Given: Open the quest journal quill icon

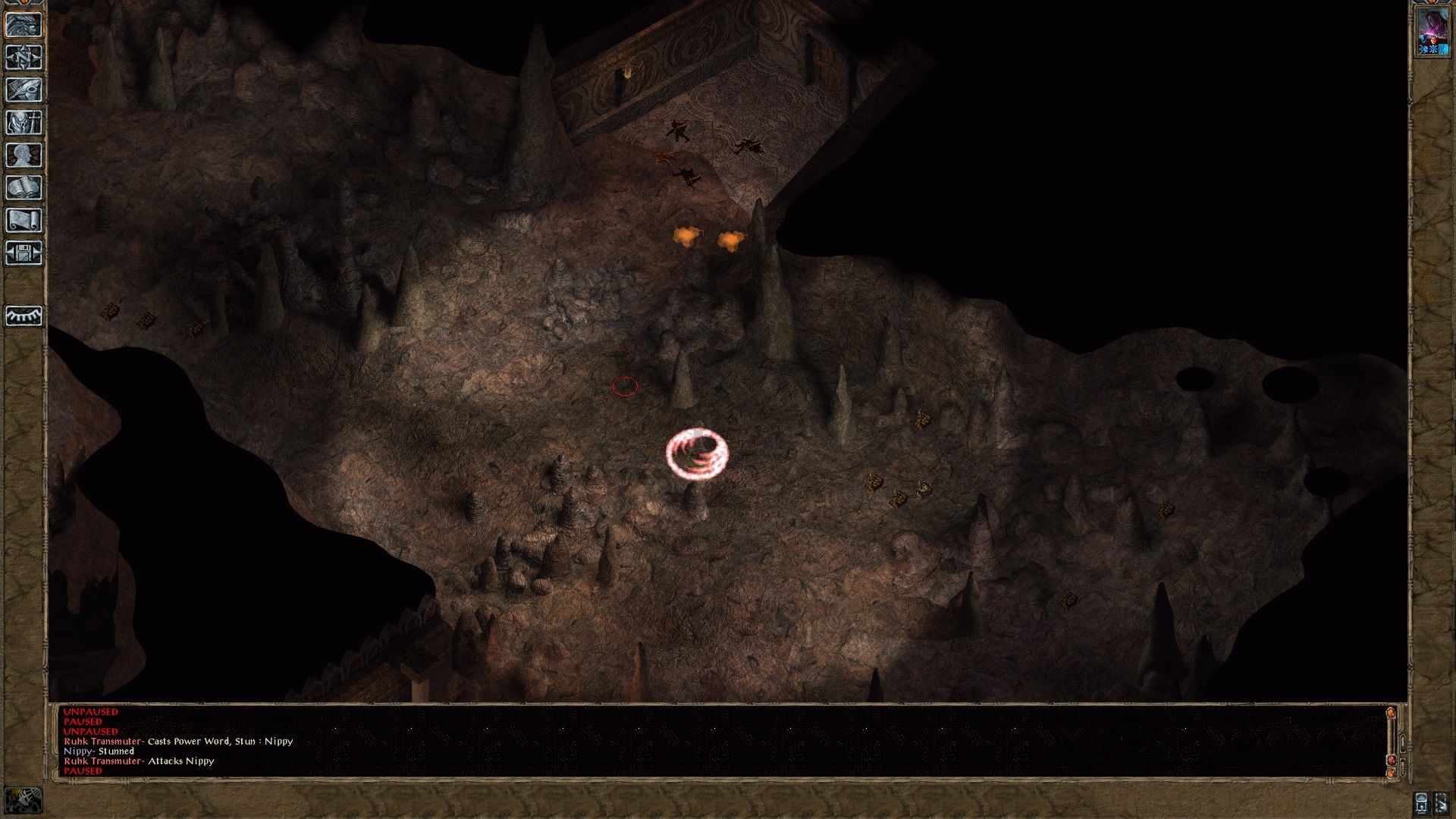Looking at the screenshot, I should 23,89.
